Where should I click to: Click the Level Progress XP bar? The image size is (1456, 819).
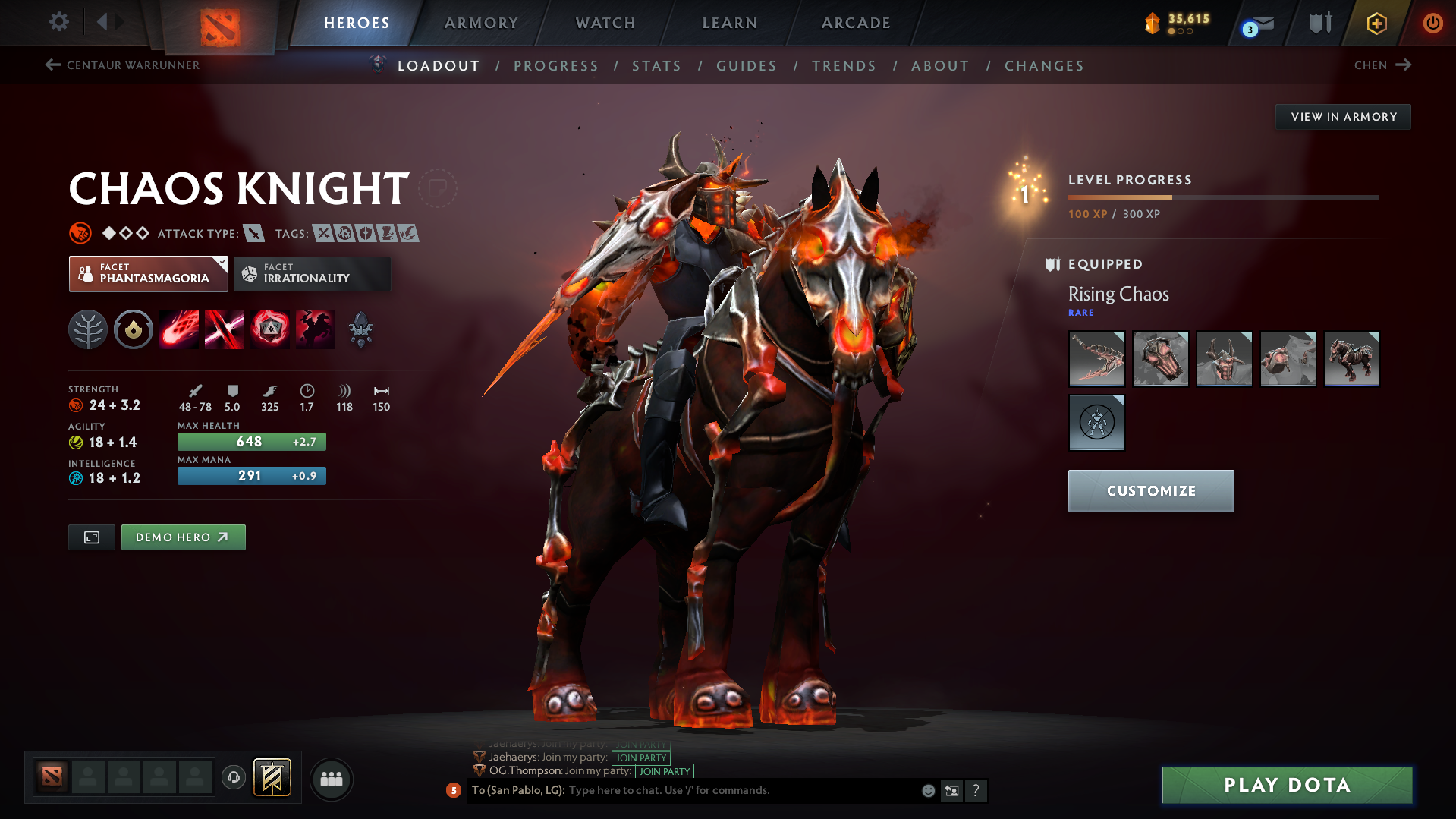point(1223,197)
